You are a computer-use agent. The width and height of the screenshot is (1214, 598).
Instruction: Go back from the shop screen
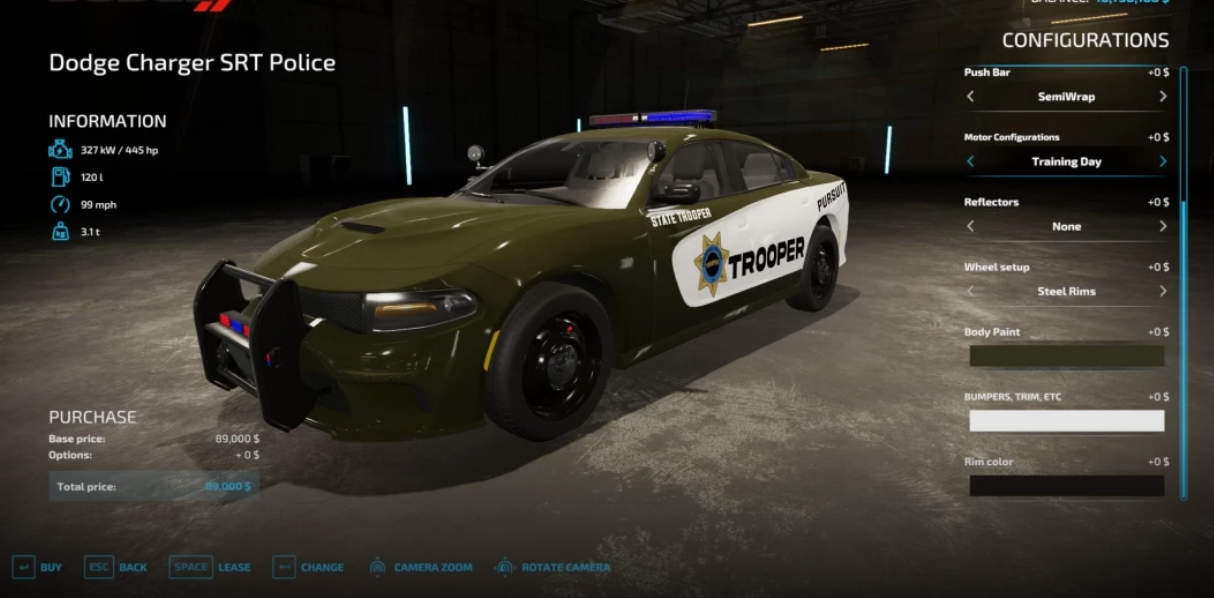(115, 567)
